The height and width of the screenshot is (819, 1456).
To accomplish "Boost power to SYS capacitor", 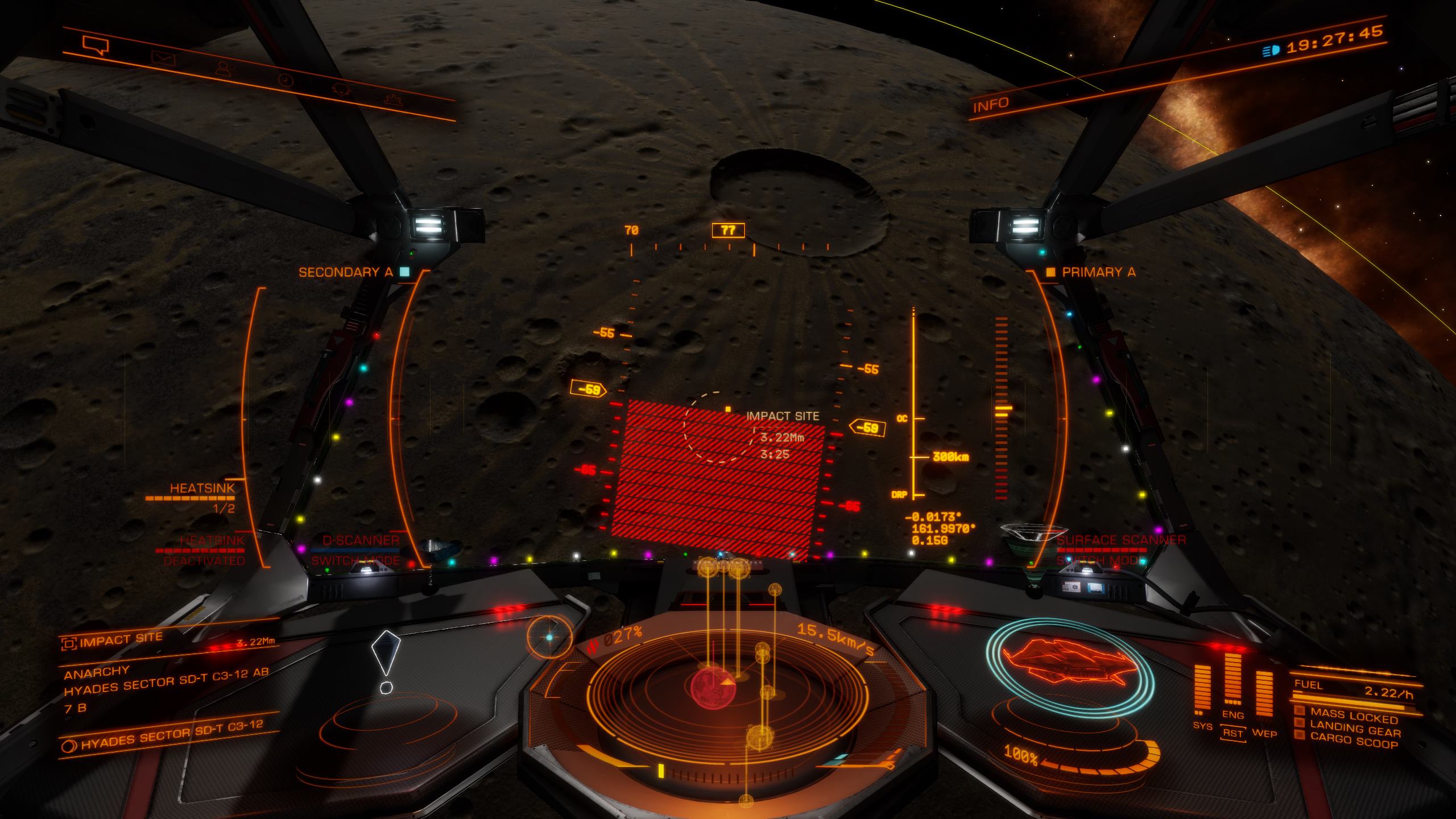I will point(1202,727).
